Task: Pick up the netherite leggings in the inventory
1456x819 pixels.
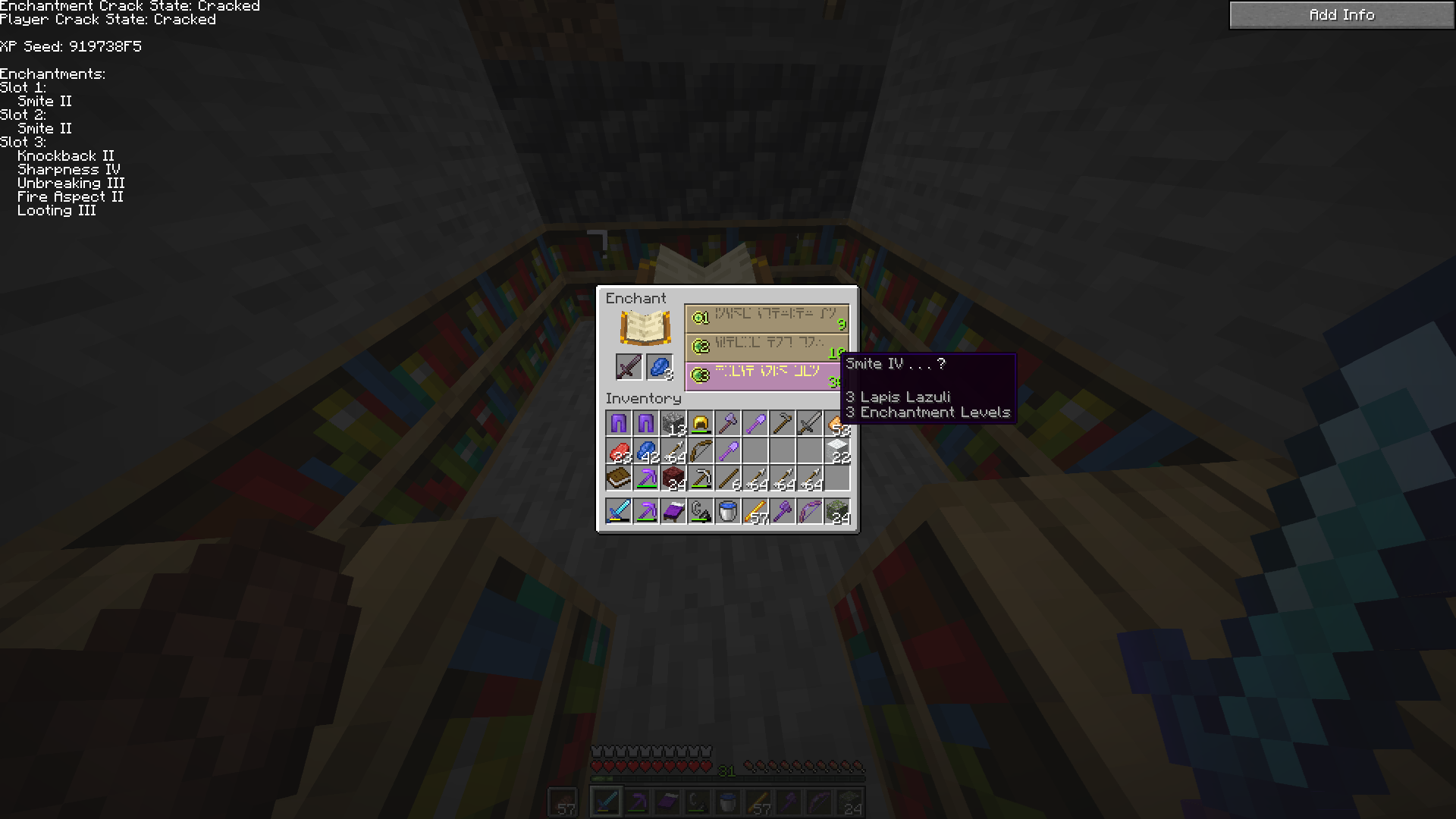Action: click(x=618, y=423)
